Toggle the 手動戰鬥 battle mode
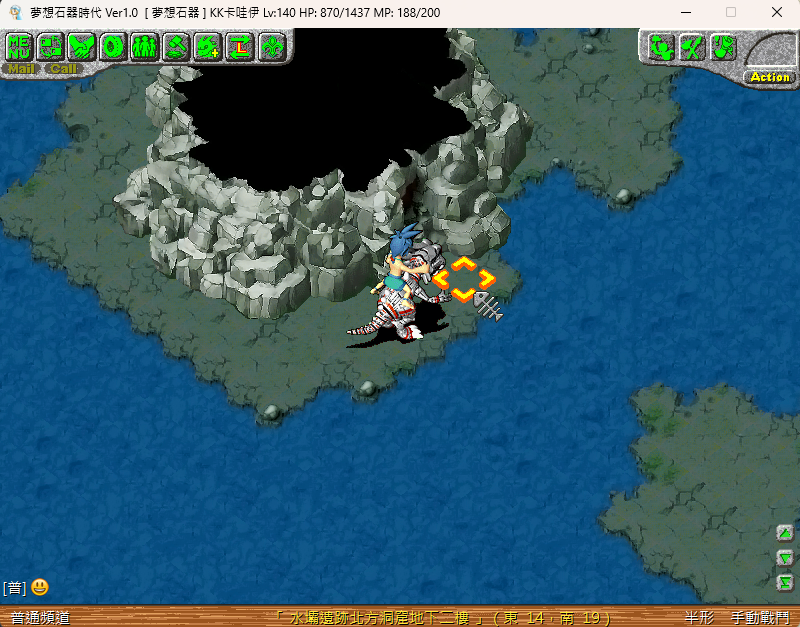The image size is (800, 627). pyautogui.click(x=760, y=618)
